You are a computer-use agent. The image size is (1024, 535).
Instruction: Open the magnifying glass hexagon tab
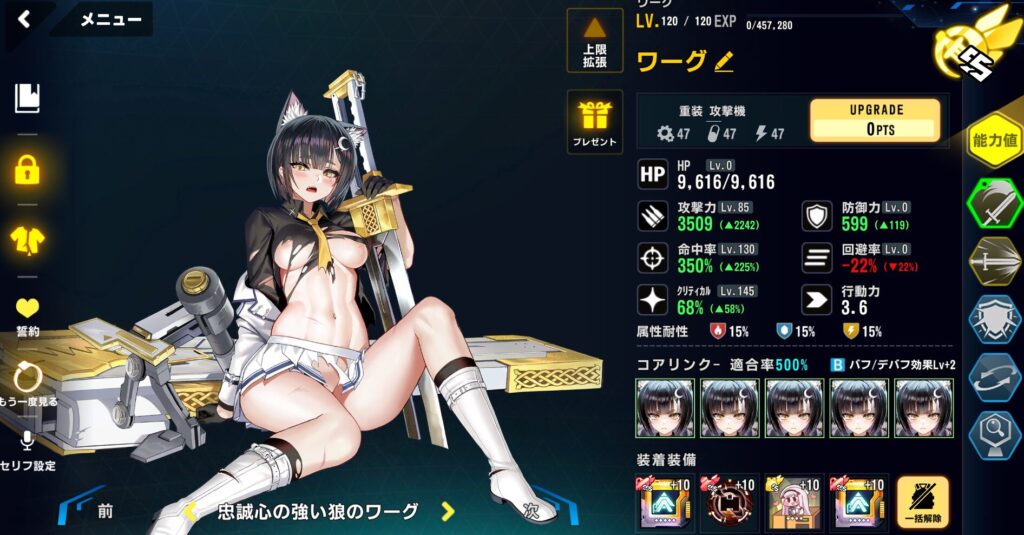point(995,435)
